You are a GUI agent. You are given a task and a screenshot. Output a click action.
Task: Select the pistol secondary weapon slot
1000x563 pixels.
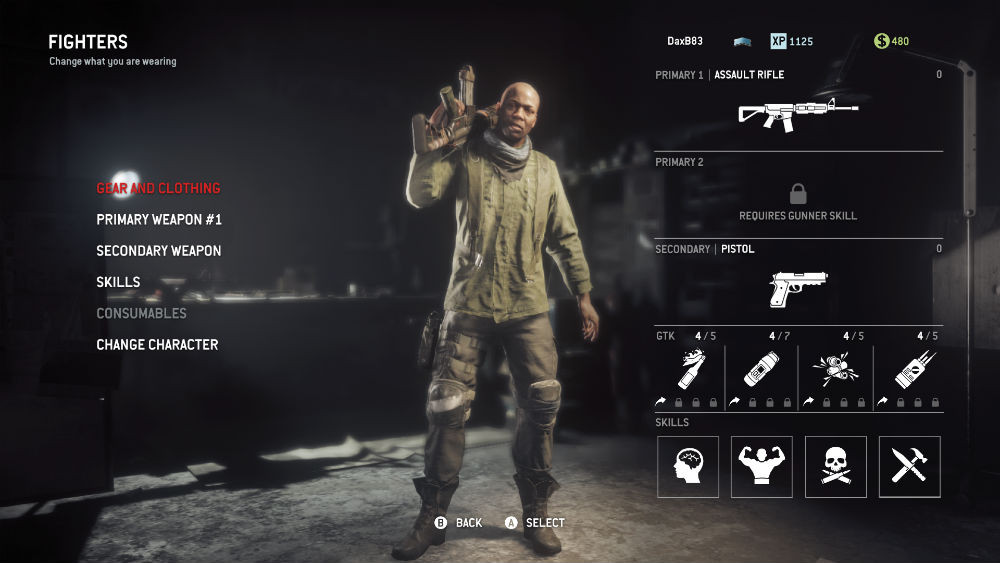(798, 287)
